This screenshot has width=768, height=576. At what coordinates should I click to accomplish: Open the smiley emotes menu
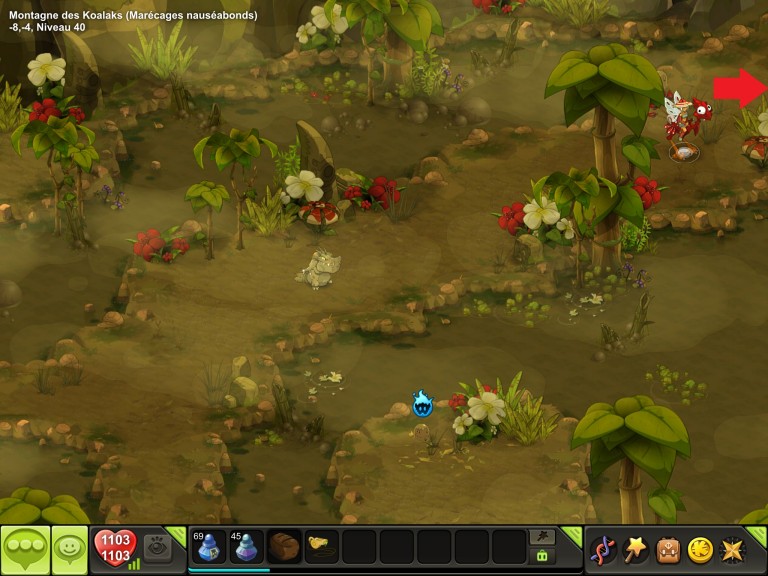[70, 549]
